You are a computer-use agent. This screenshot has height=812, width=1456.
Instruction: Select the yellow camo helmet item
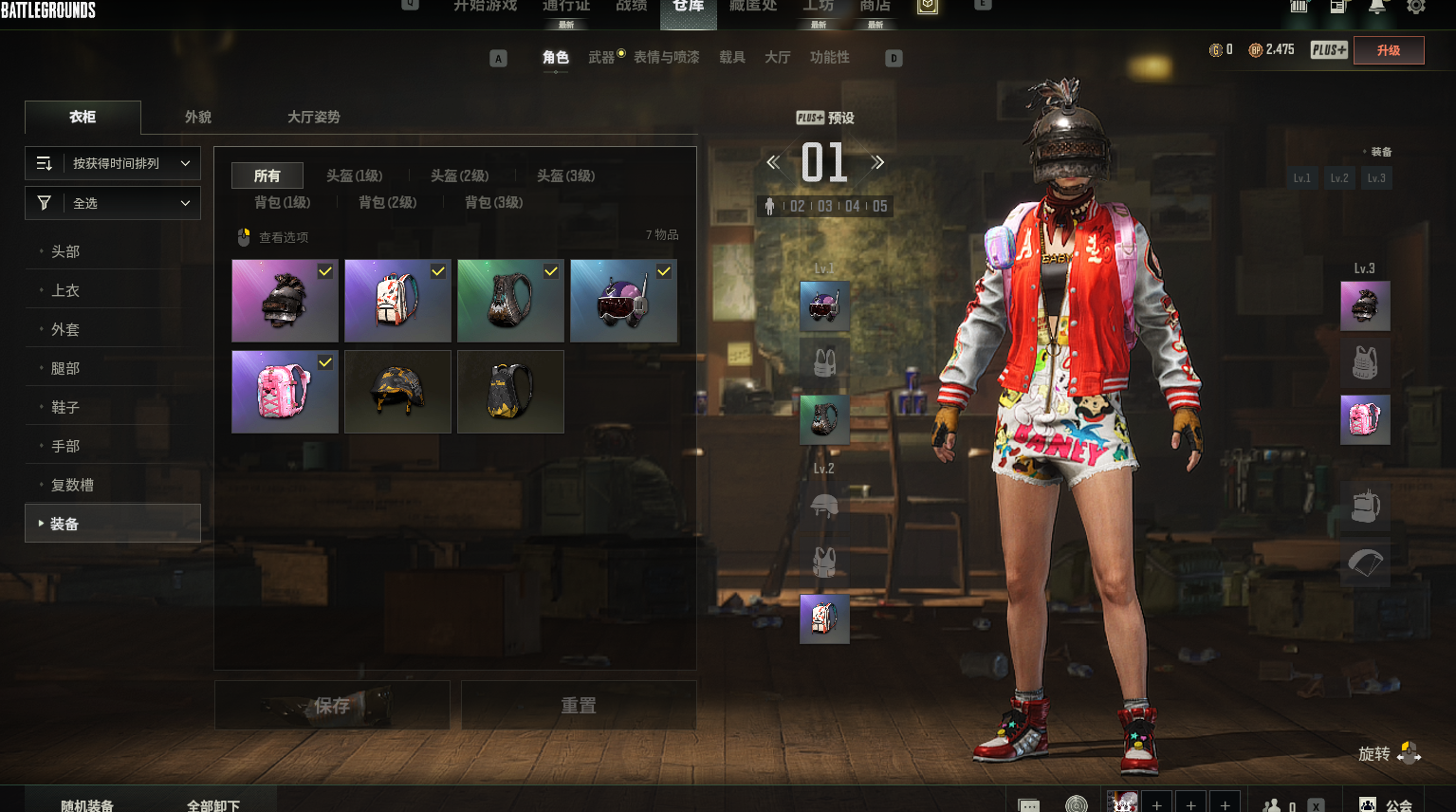[397, 392]
